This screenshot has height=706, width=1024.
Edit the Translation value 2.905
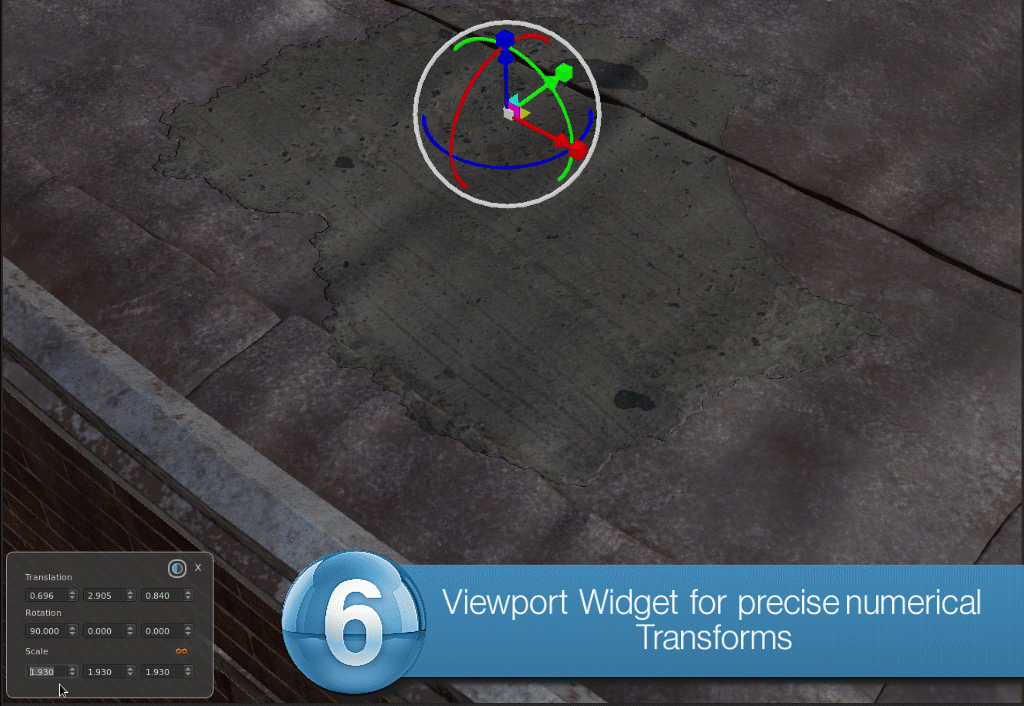tap(102, 596)
